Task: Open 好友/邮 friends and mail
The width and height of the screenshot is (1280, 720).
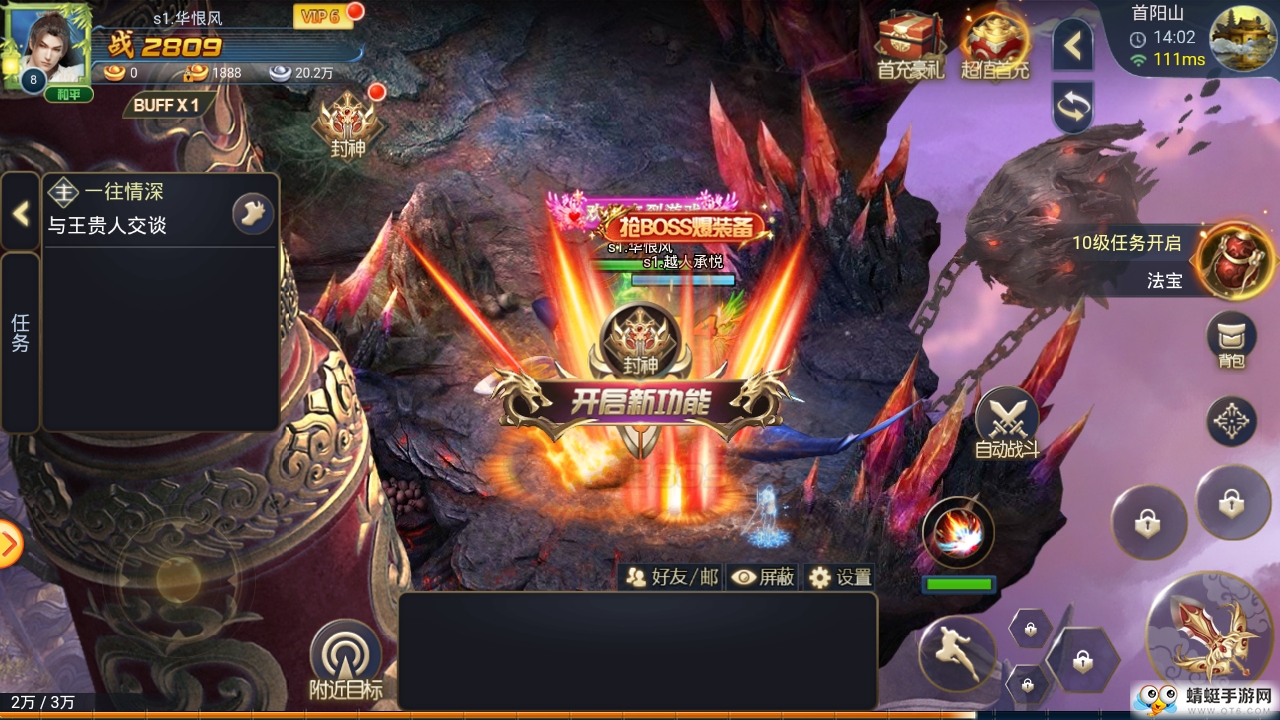Action: (x=671, y=577)
